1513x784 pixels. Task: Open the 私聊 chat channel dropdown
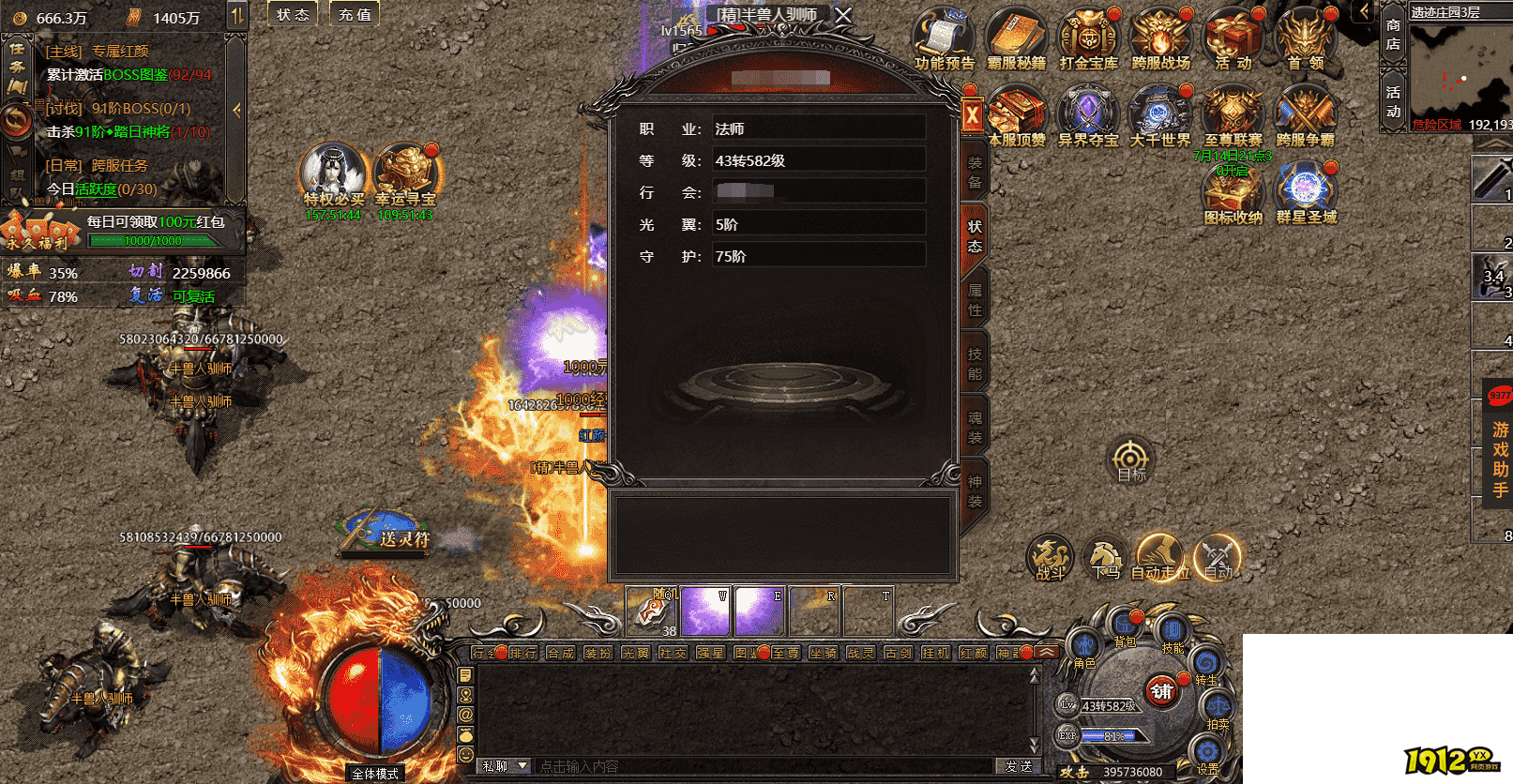pos(505,766)
